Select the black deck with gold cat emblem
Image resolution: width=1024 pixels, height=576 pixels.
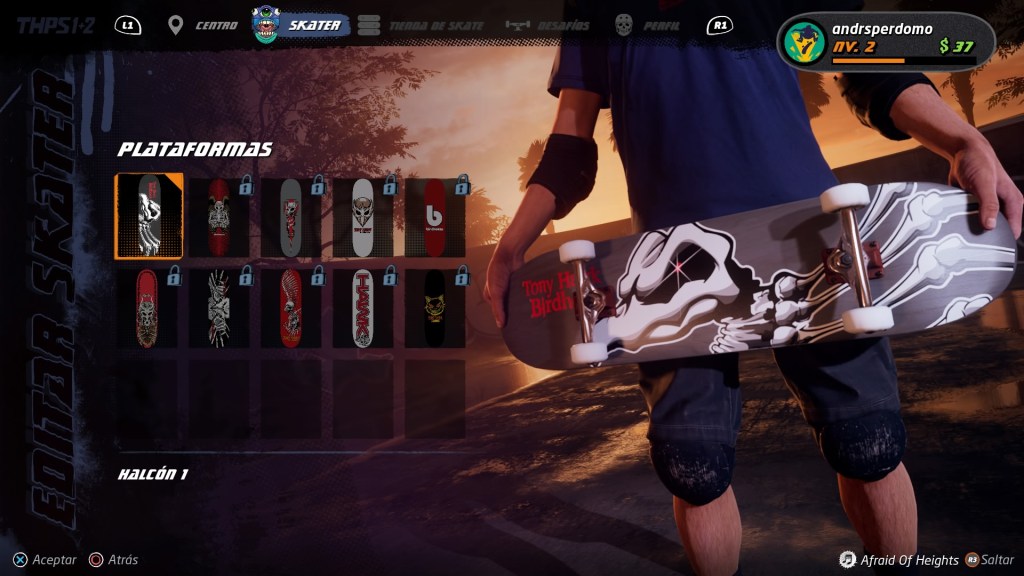[435, 307]
